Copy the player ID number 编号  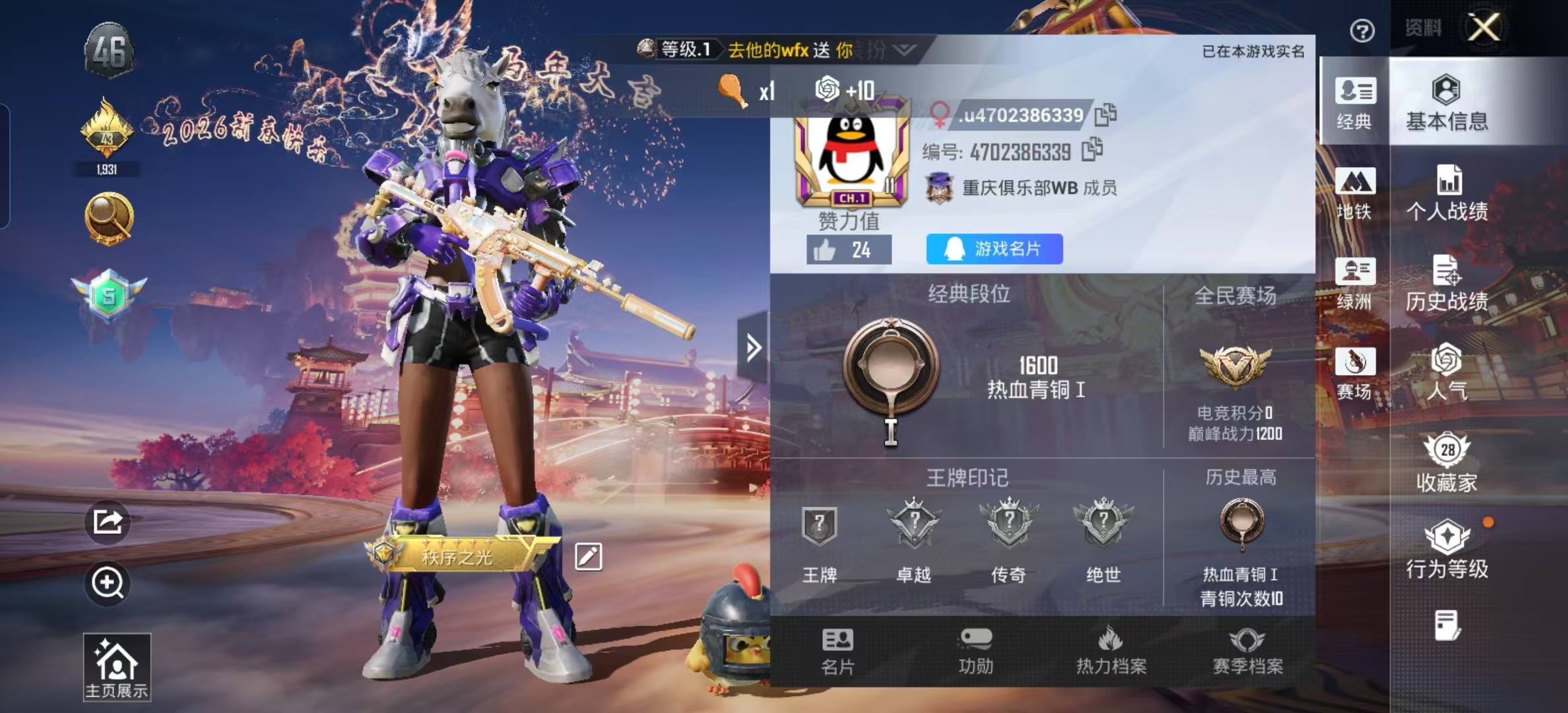[x=1092, y=150]
